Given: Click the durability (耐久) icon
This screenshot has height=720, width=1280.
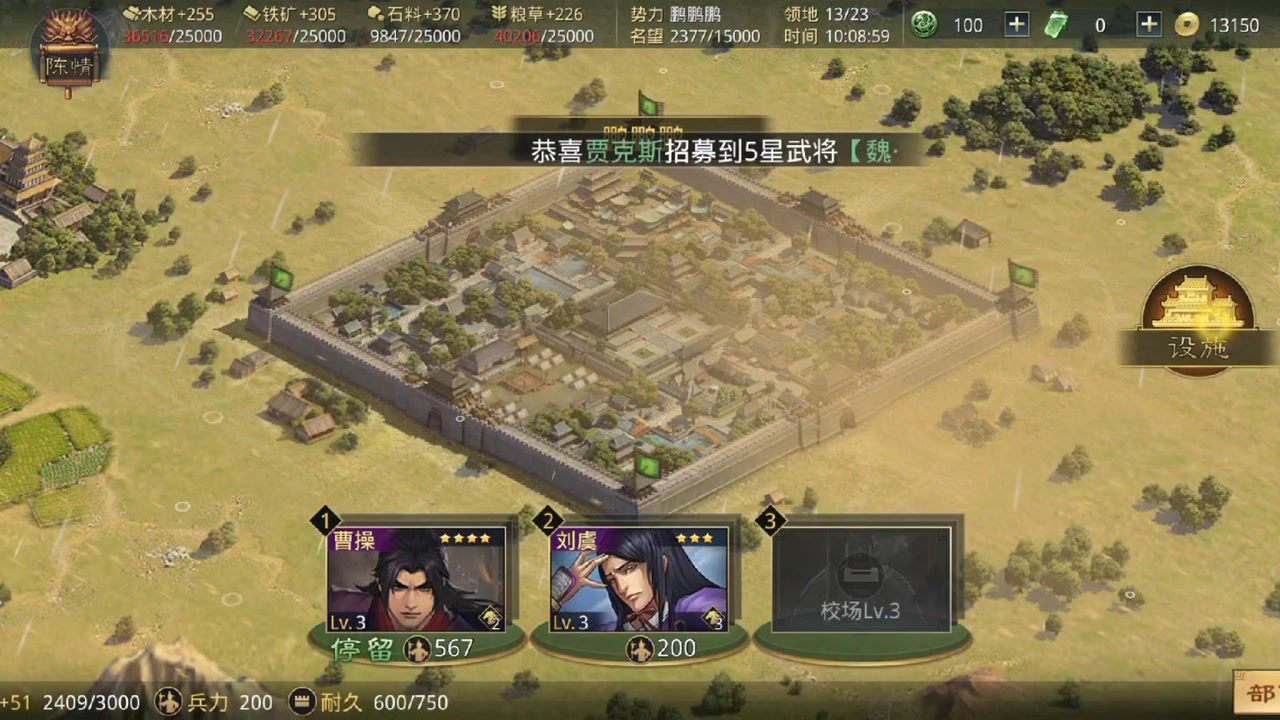Looking at the screenshot, I should [298, 702].
